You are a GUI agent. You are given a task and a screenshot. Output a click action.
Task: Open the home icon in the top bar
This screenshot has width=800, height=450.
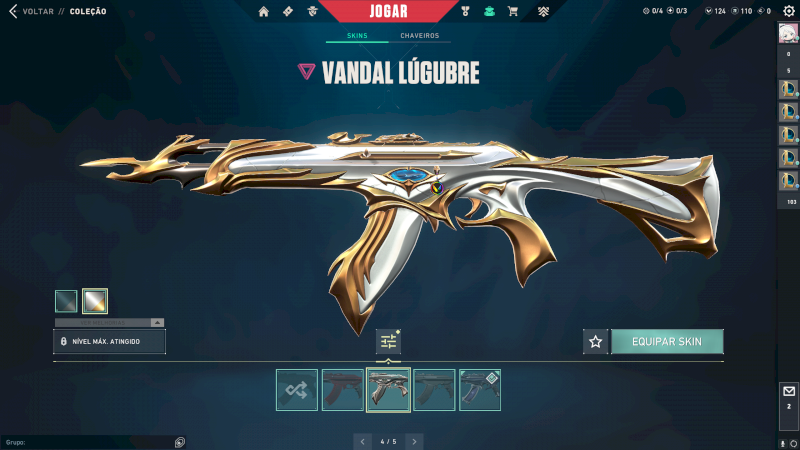point(264,12)
